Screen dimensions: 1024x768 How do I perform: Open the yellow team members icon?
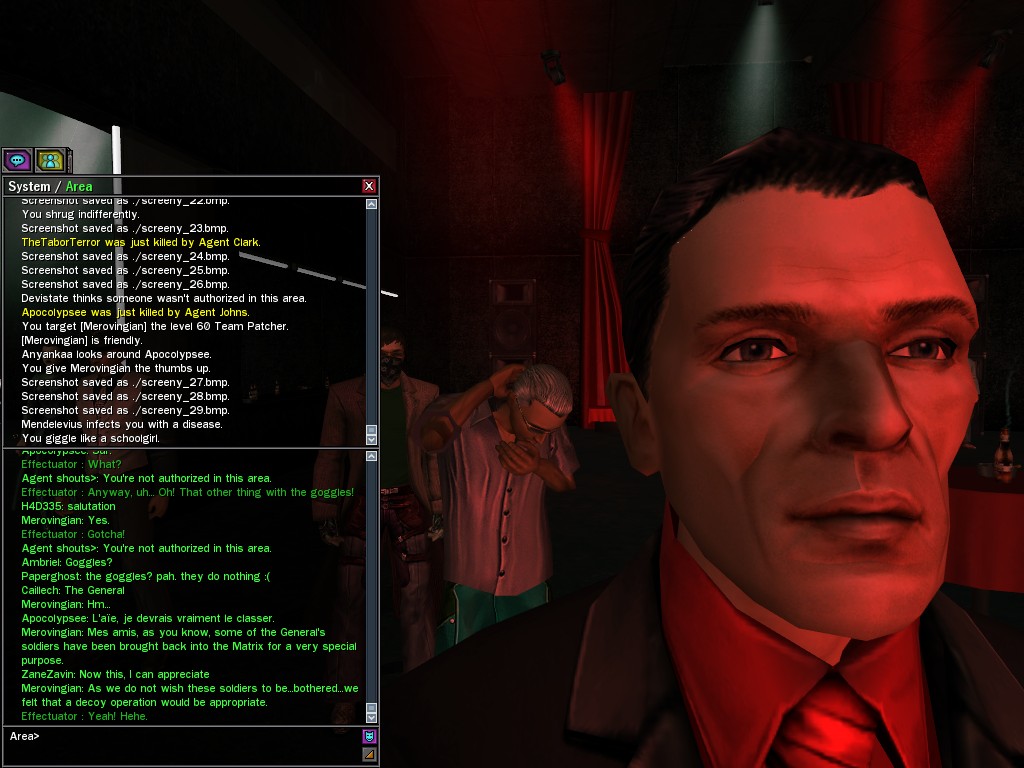click(x=49, y=159)
